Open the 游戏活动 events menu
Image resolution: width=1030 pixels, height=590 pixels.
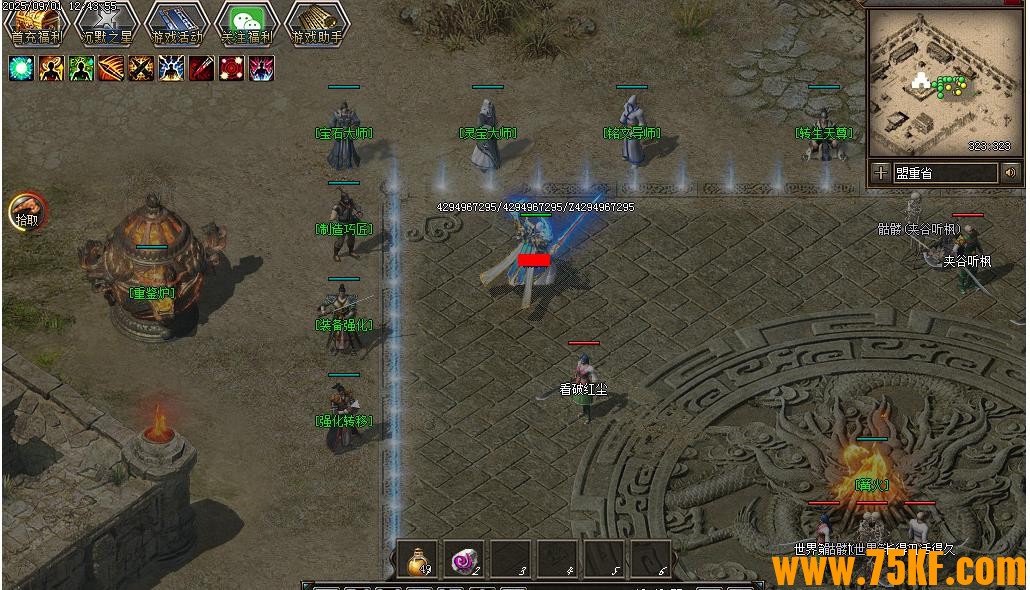176,24
